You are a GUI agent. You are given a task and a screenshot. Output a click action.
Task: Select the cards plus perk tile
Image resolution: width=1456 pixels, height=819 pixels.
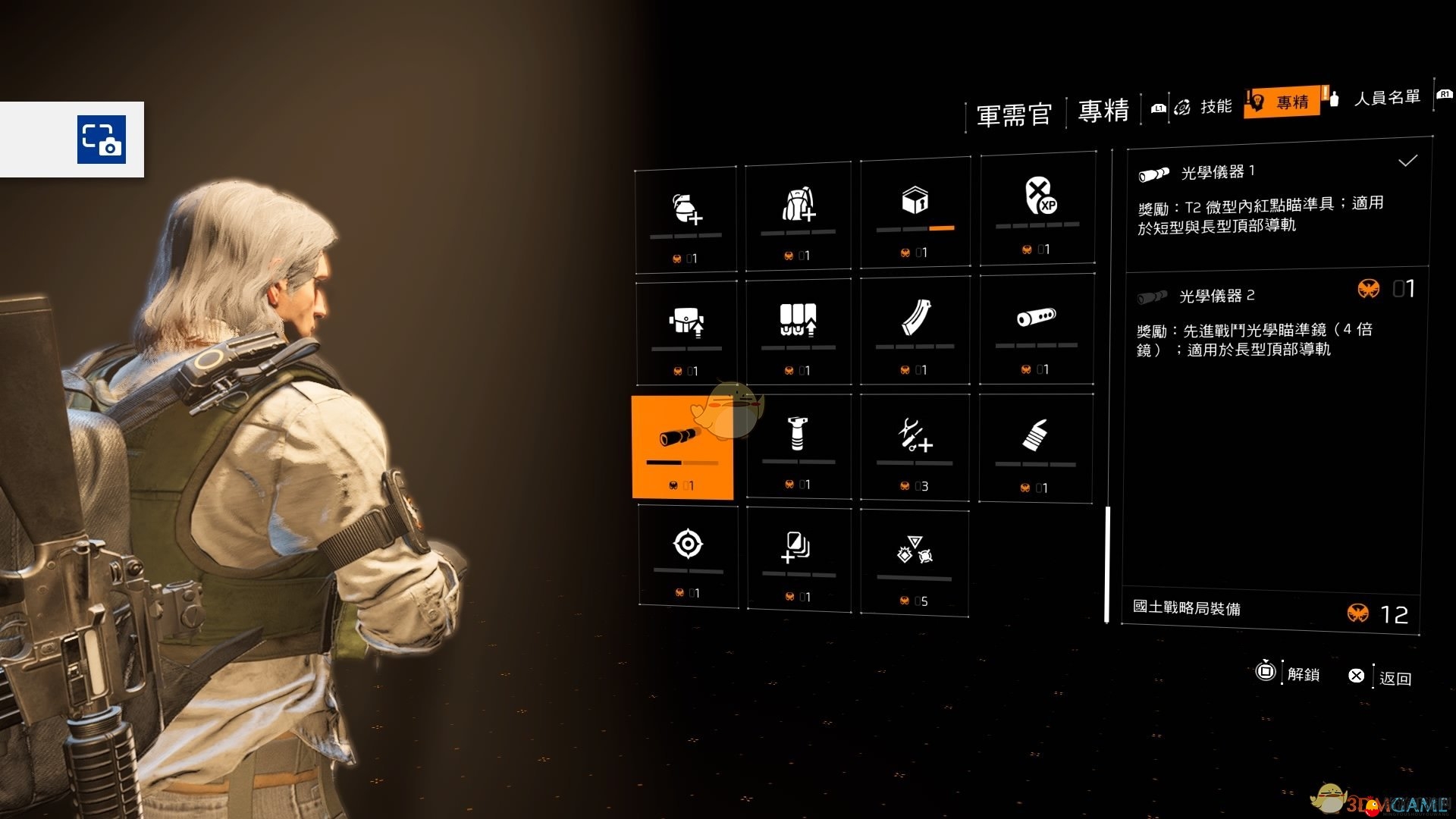coord(798,559)
